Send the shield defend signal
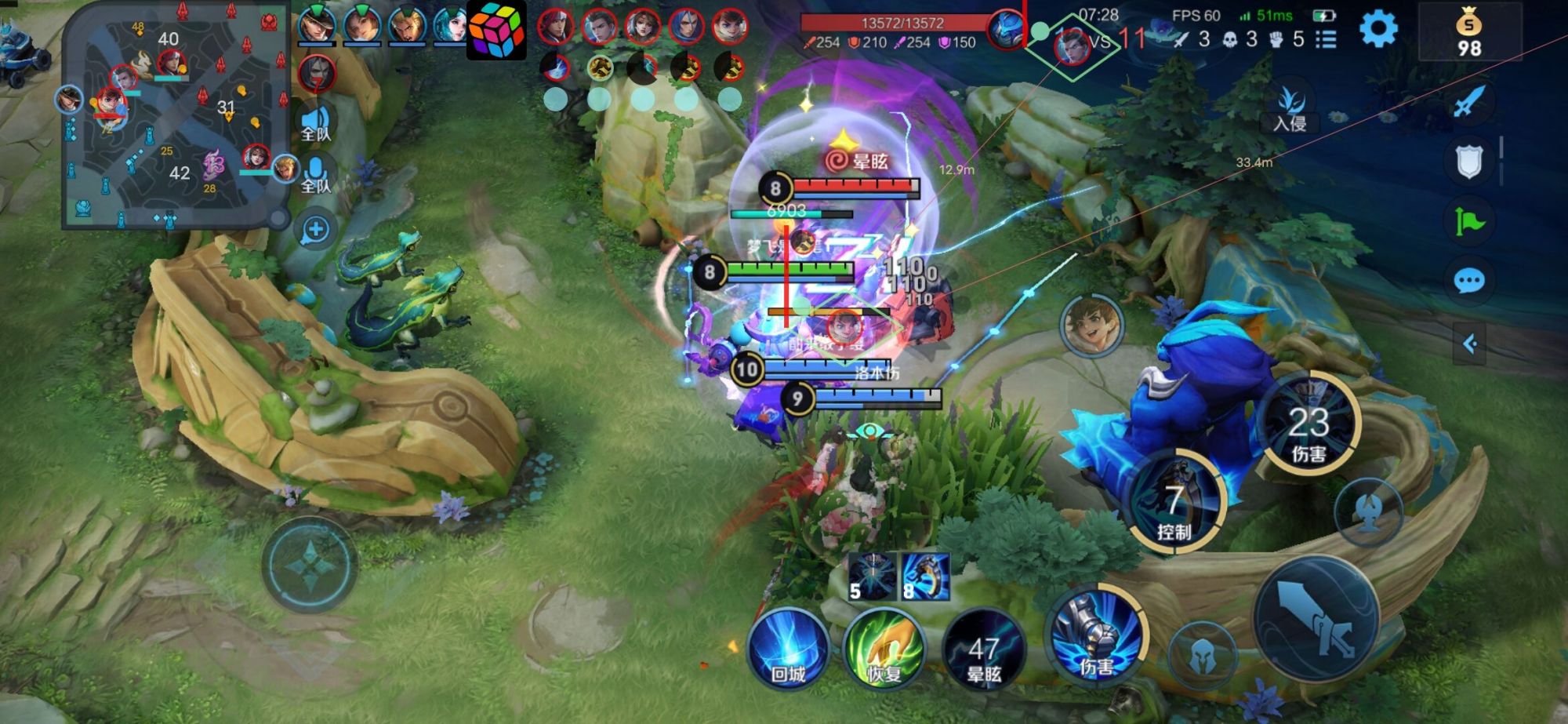 [1469, 162]
